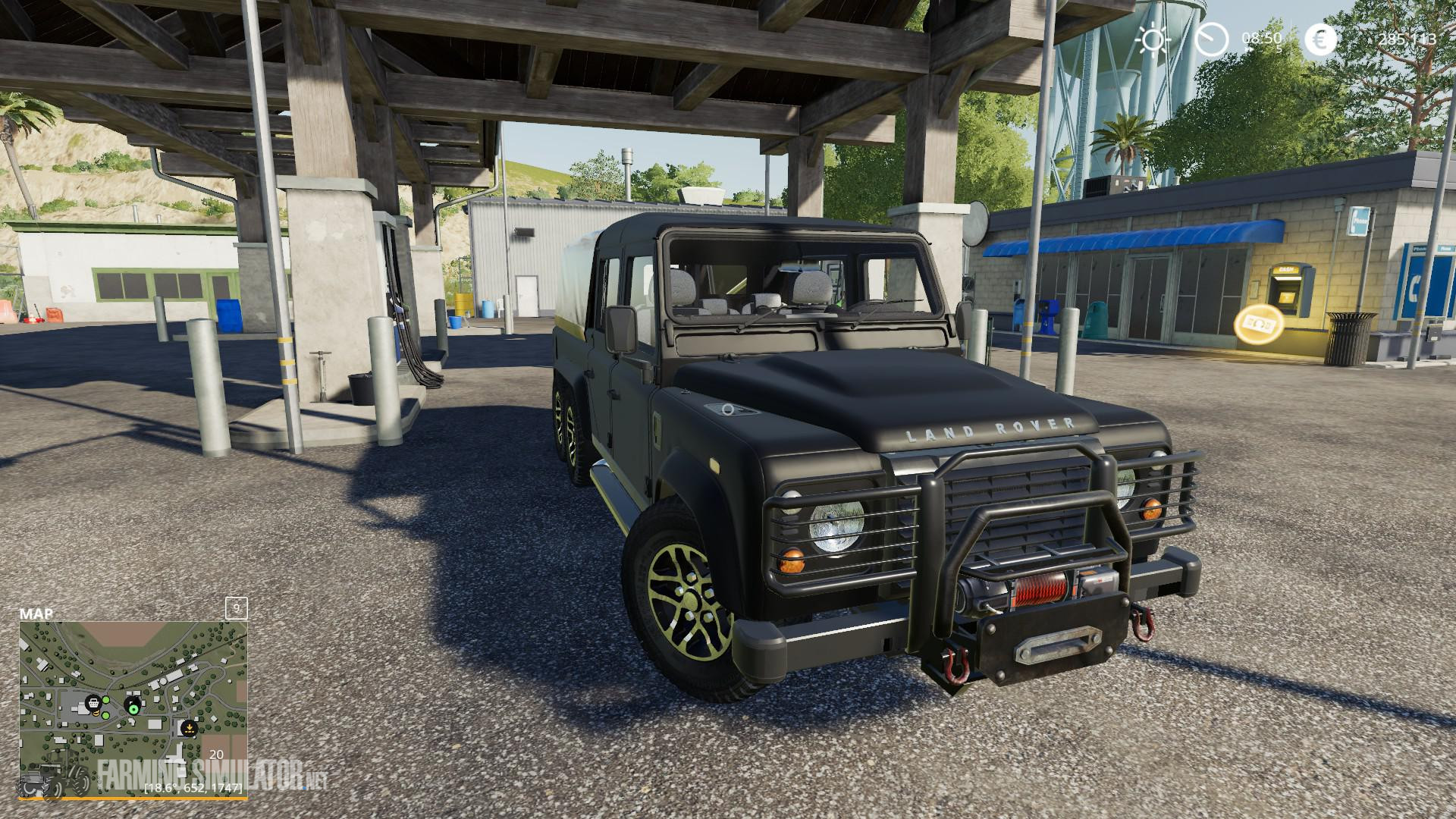Click the sell point arrow icon on minimap
The image size is (1456, 819).
pyautogui.click(x=190, y=729)
